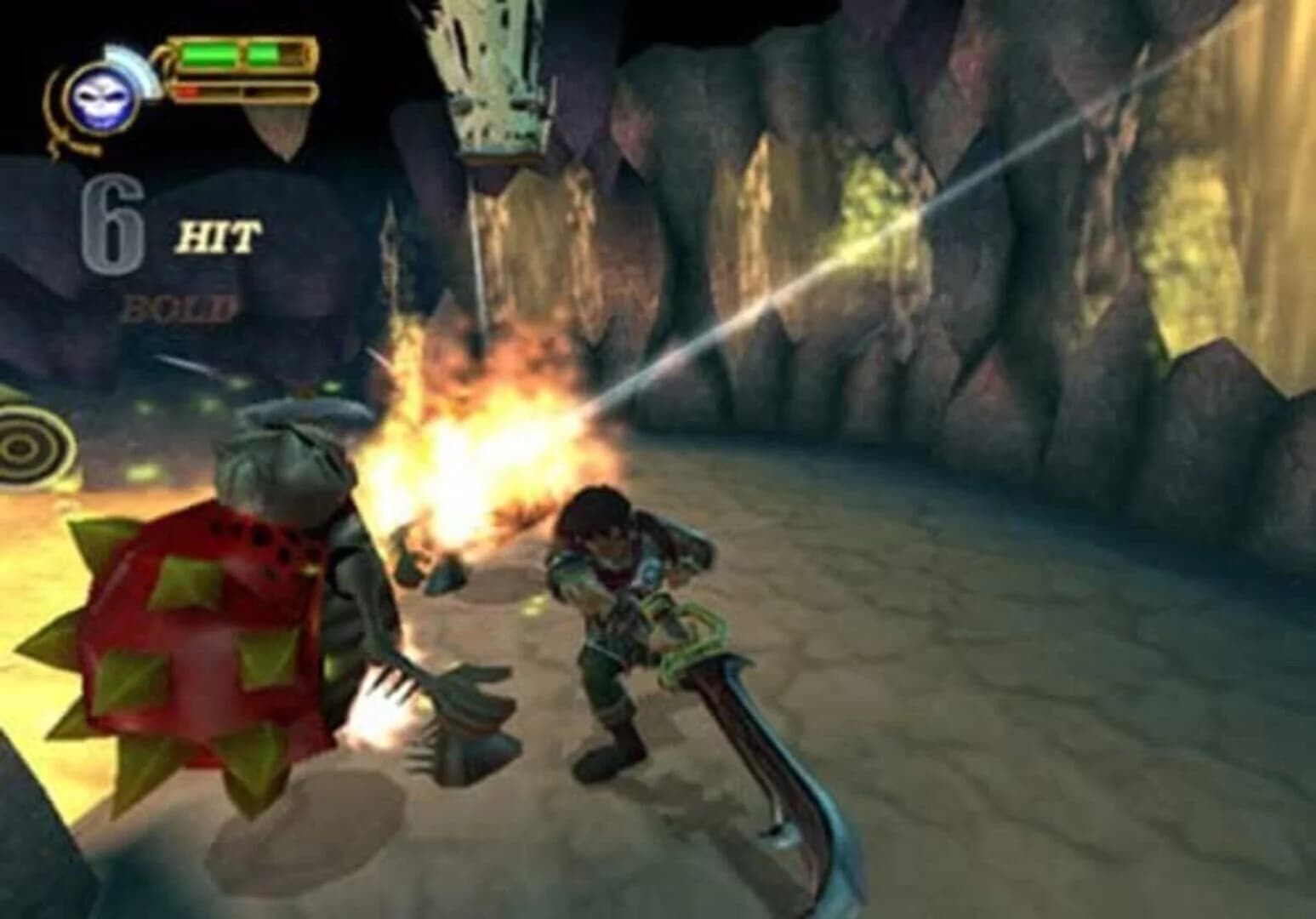Image resolution: width=1316 pixels, height=919 pixels.
Task: Select the HIT label
Action: [217, 237]
